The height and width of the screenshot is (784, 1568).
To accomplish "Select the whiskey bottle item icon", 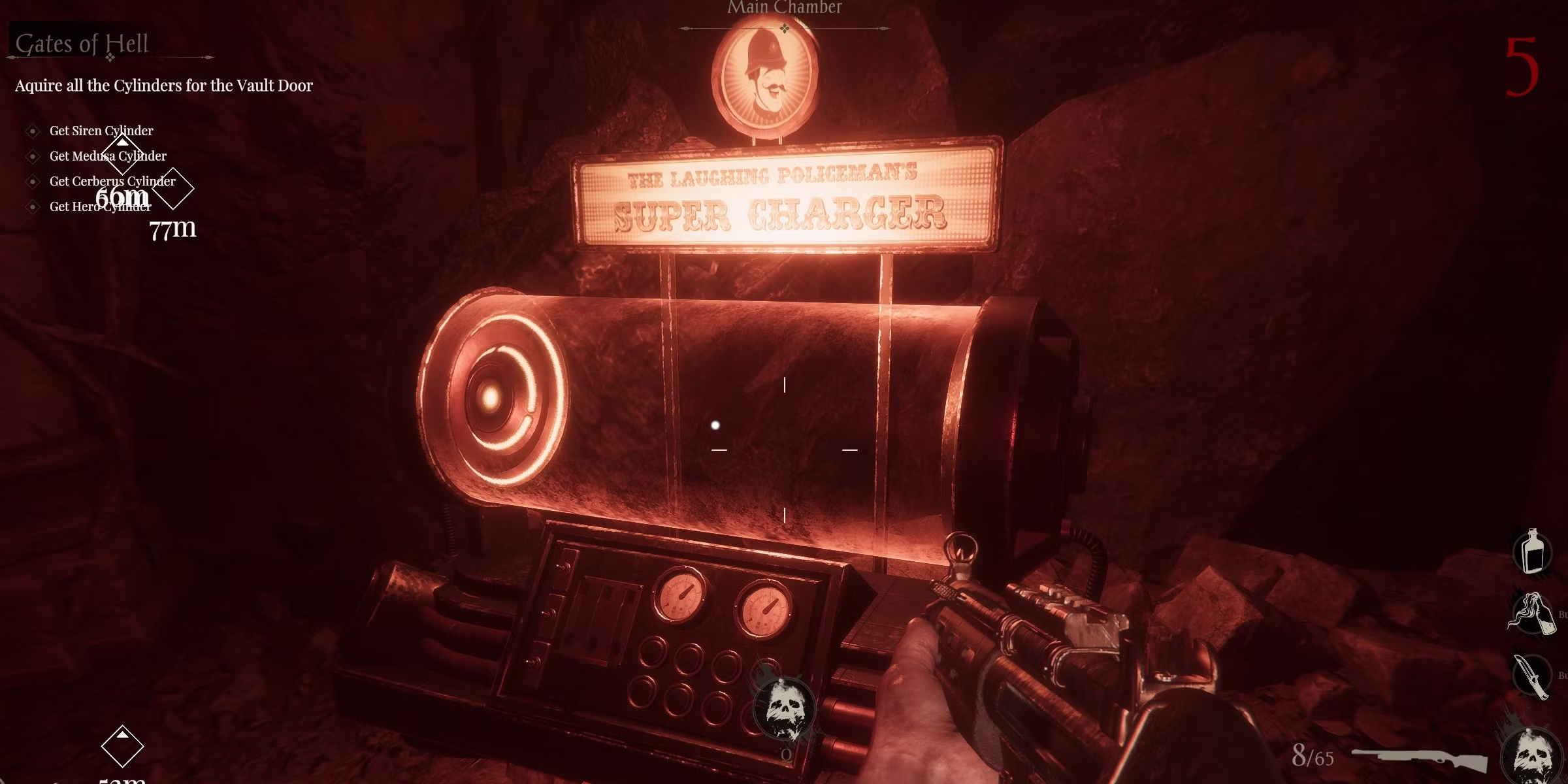I will point(1533,552).
